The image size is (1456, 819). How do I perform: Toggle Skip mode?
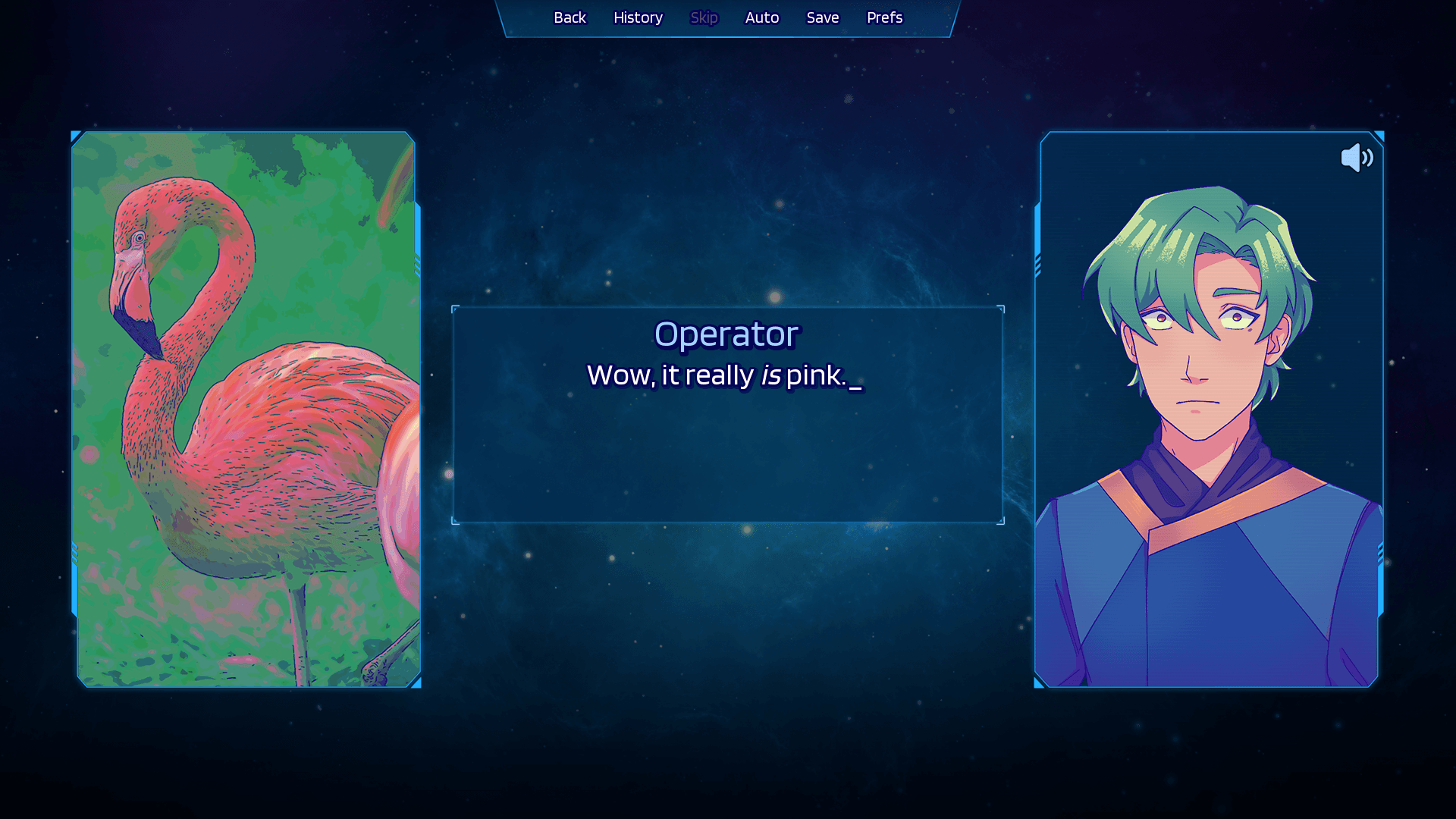(x=704, y=17)
